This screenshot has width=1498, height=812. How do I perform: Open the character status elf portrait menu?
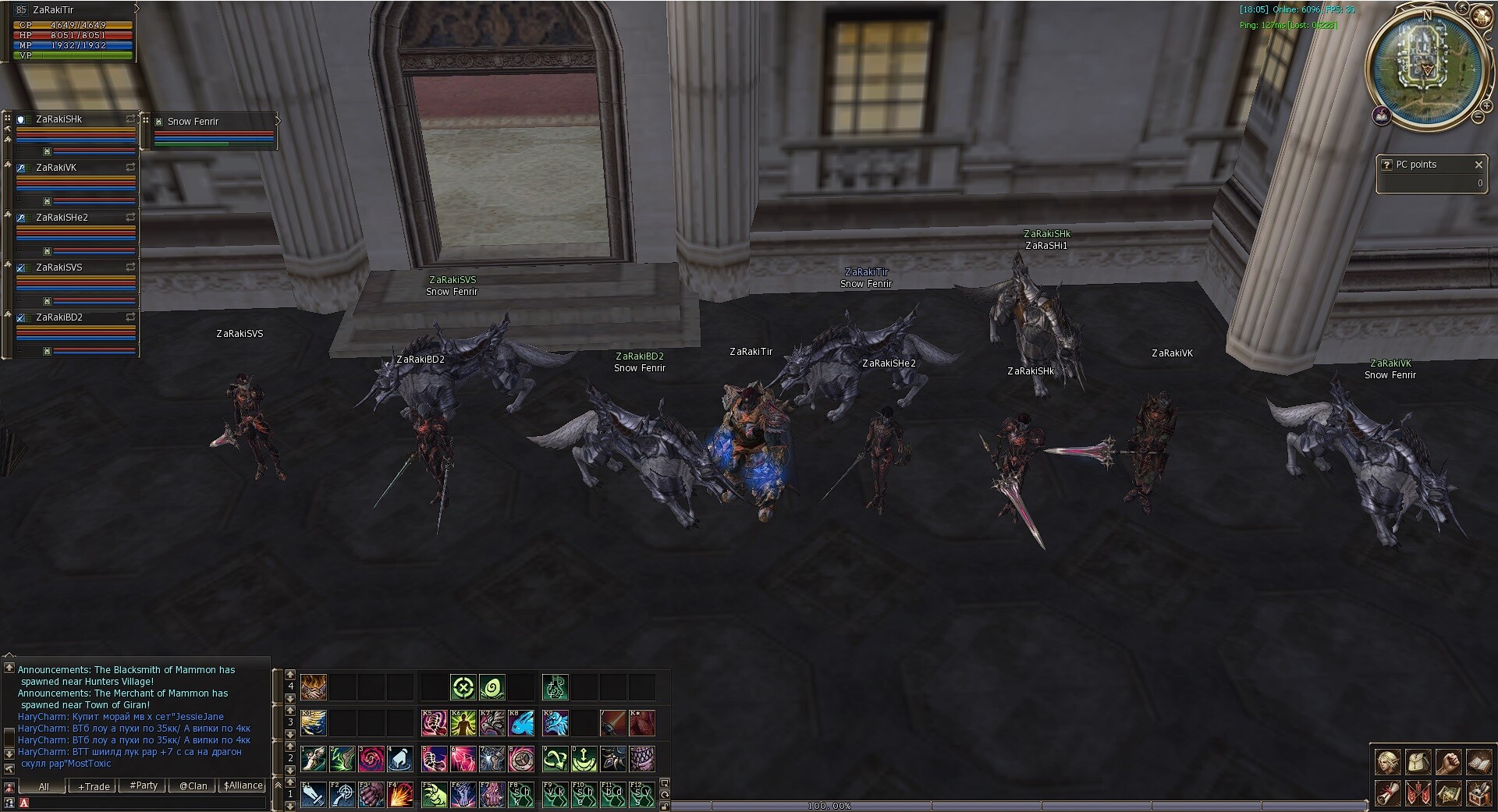tap(1387, 761)
